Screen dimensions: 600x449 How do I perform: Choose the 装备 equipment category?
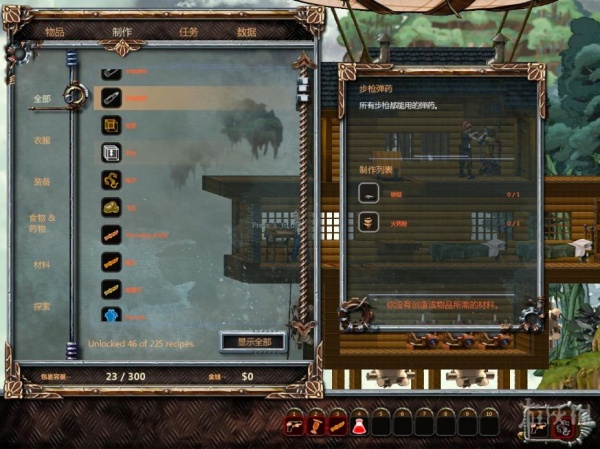[41, 182]
